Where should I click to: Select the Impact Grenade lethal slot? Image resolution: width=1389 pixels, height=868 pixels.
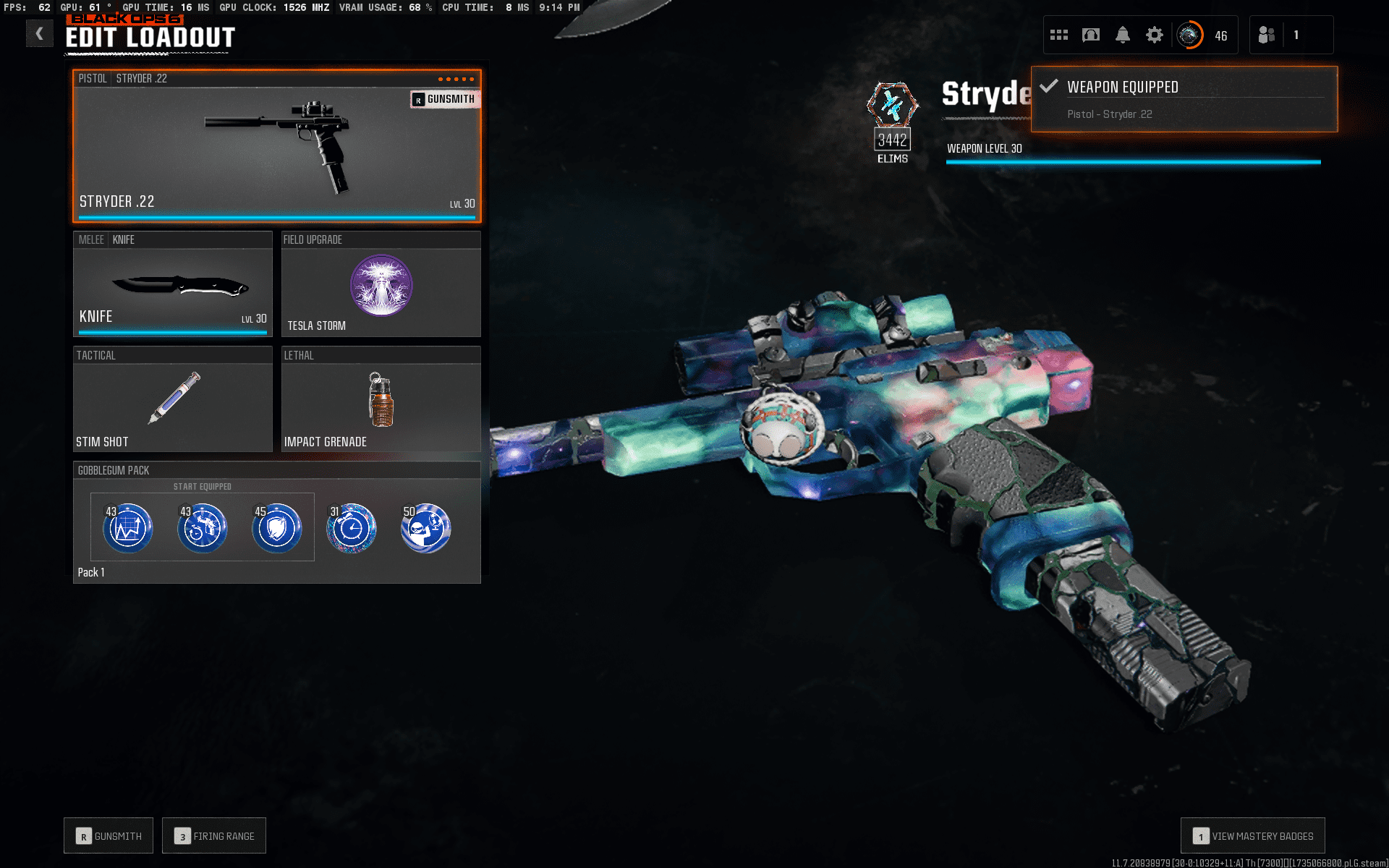coord(381,399)
